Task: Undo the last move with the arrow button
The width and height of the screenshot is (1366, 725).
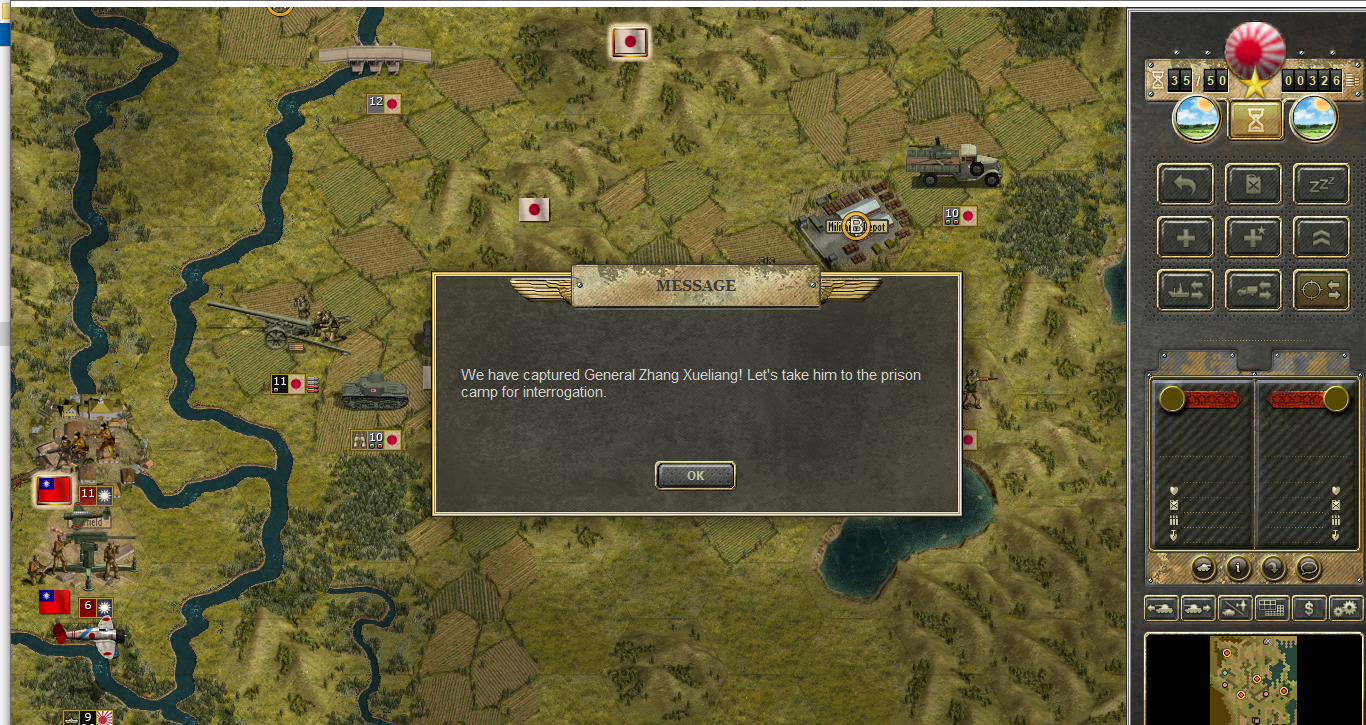Action: tap(1185, 184)
